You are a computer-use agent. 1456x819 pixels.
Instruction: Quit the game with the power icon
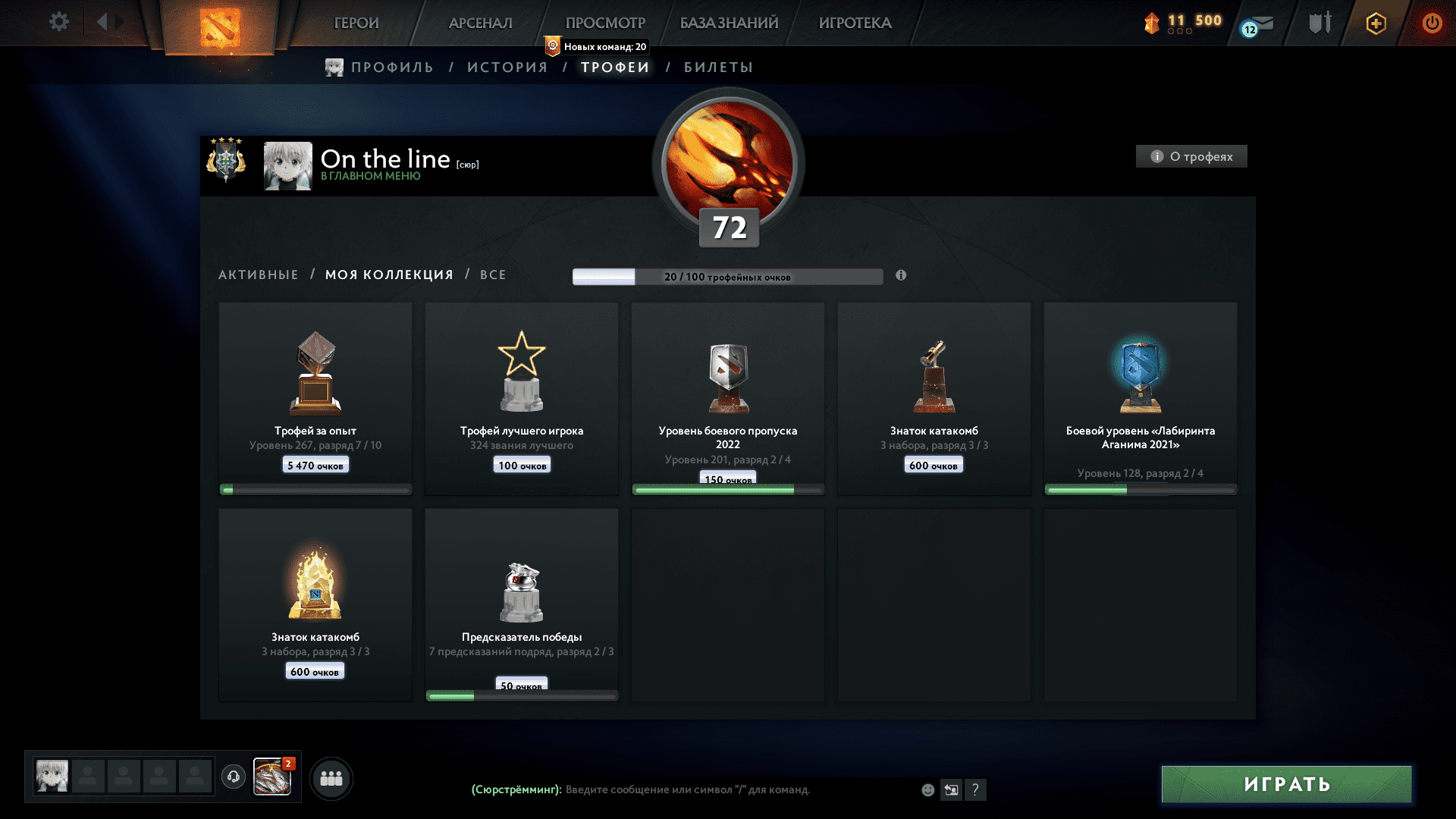click(1432, 23)
